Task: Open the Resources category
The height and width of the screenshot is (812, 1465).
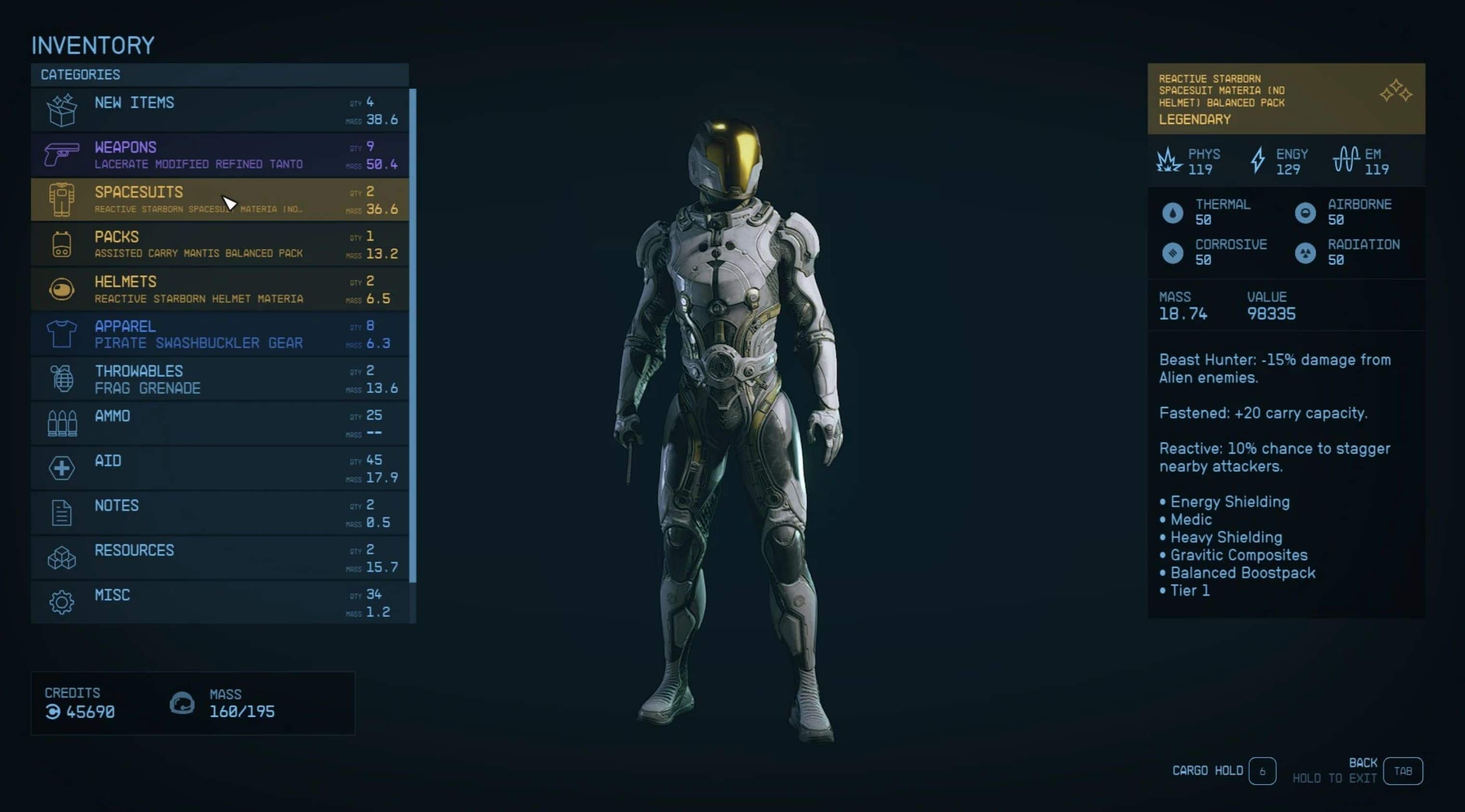Action: click(x=220, y=558)
